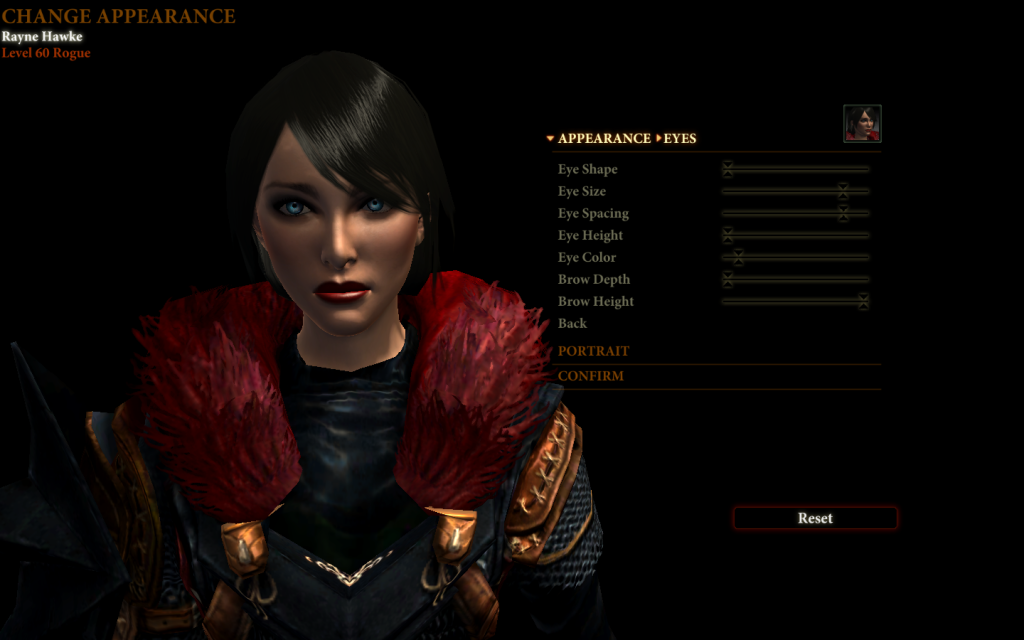Viewport: 1024px width, 640px height.
Task: Confirm the appearance changes
Action: 591,376
